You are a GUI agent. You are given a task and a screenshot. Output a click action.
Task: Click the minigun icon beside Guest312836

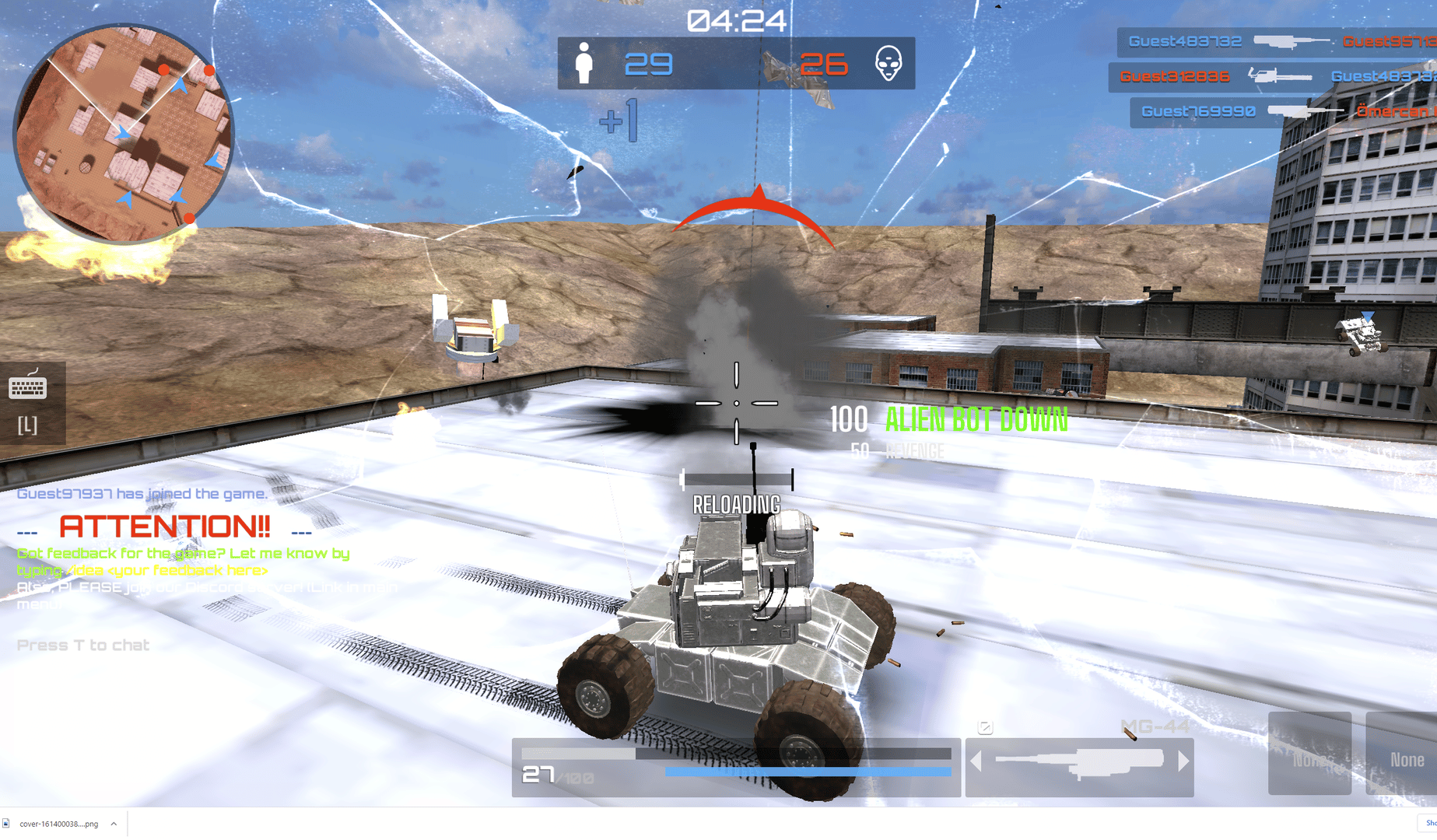pyautogui.click(x=1280, y=76)
